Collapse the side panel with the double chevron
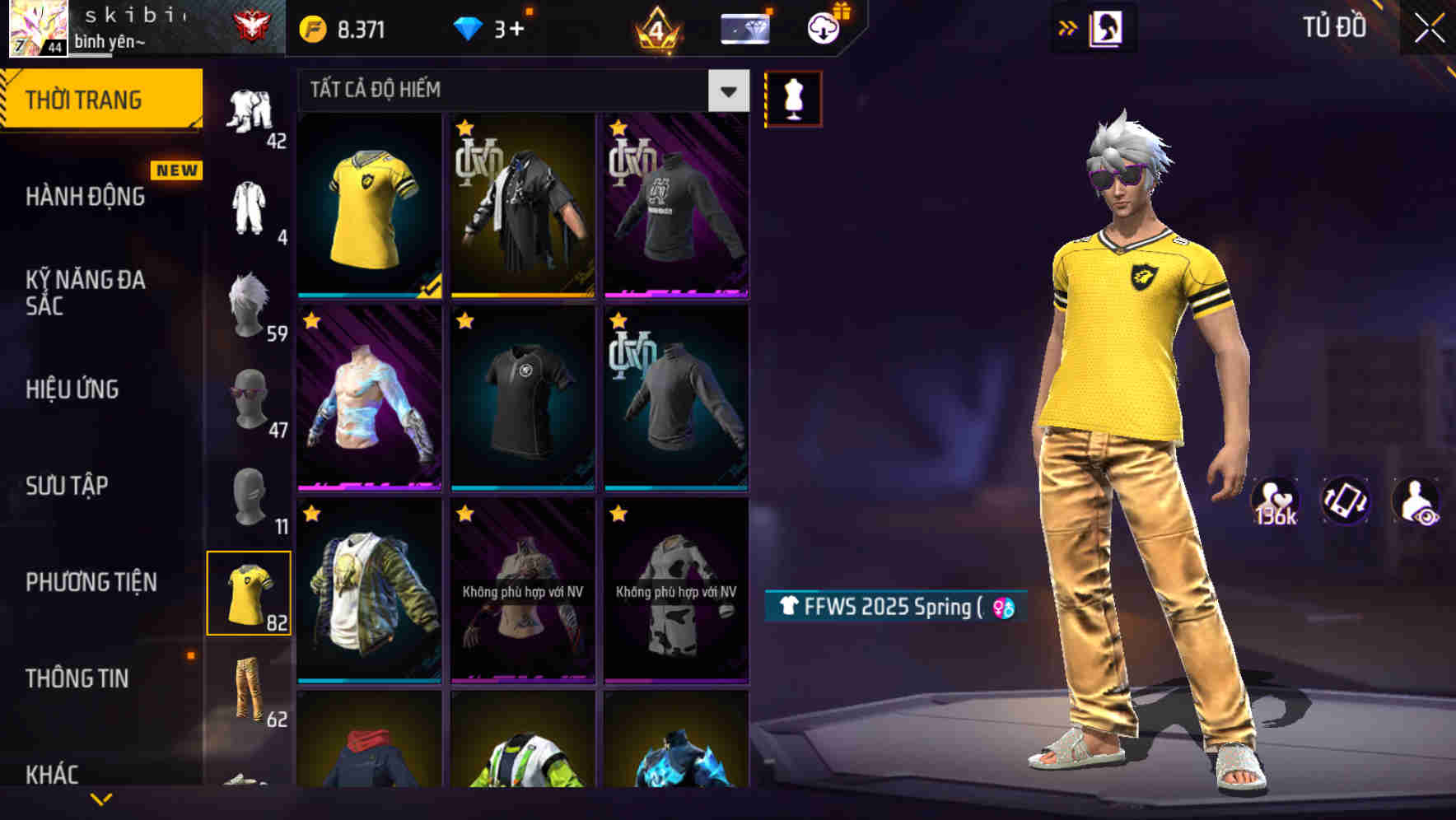The image size is (1456, 820). pos(1068,26)
